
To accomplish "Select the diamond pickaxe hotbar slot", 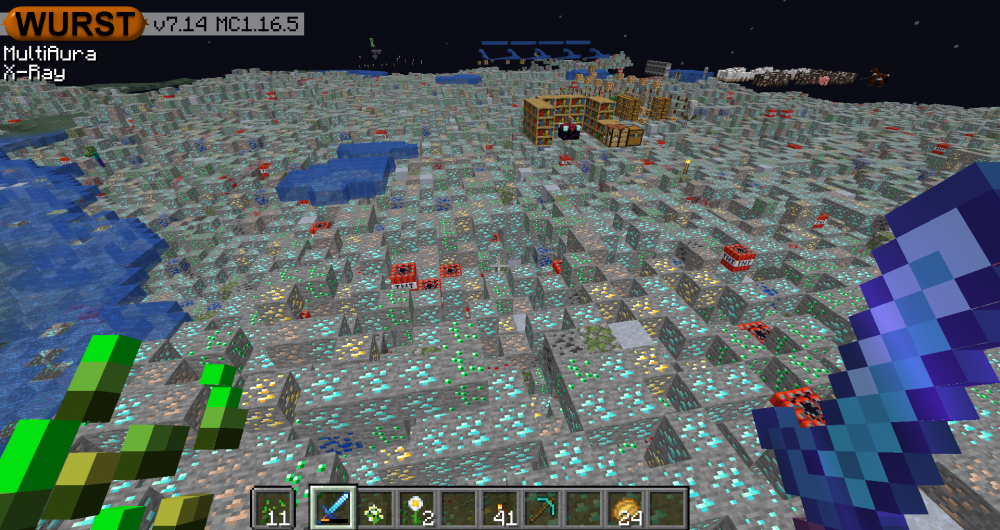I will point(543,508).
